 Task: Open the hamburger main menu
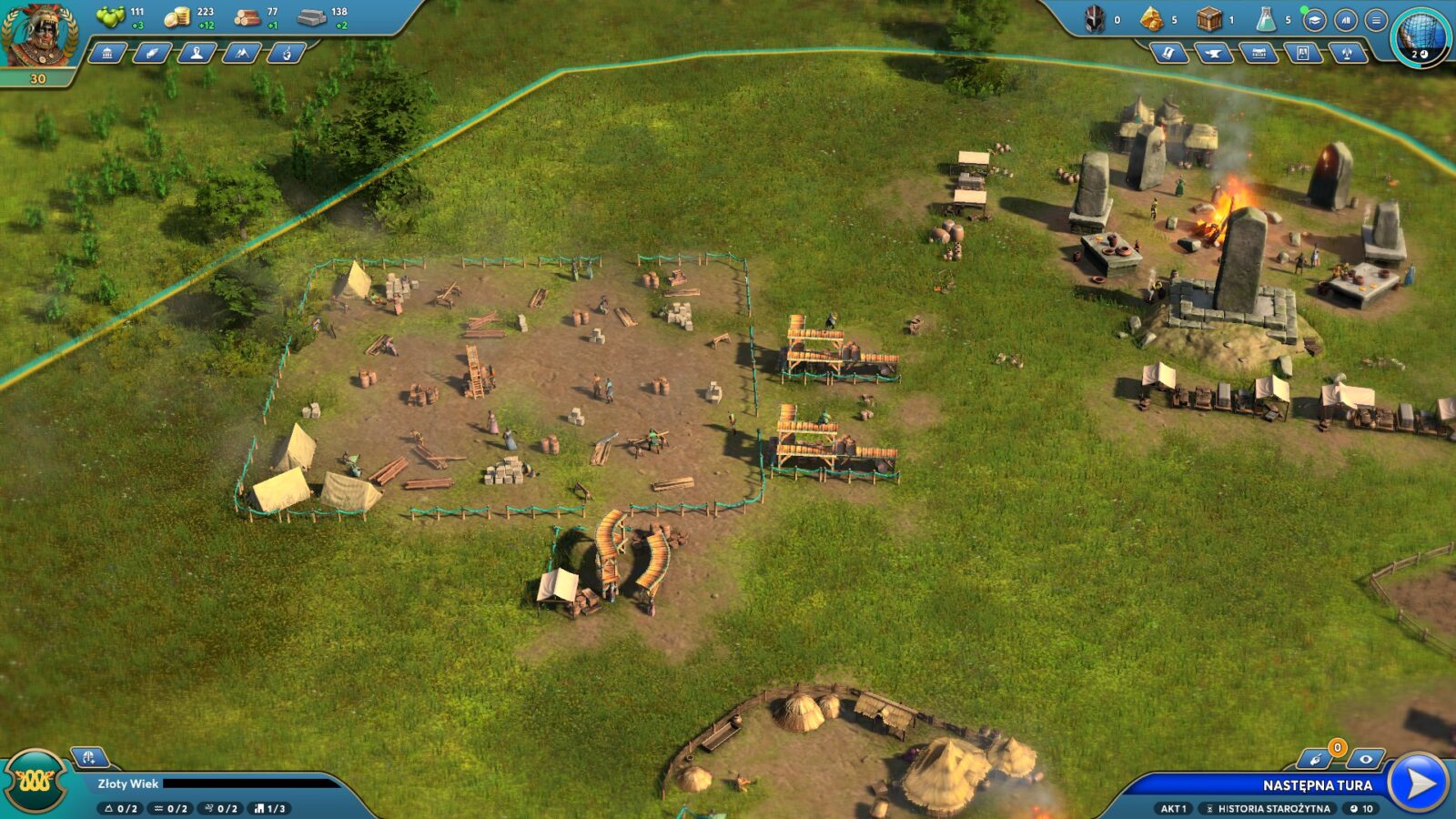click(x=1376, y=19)
